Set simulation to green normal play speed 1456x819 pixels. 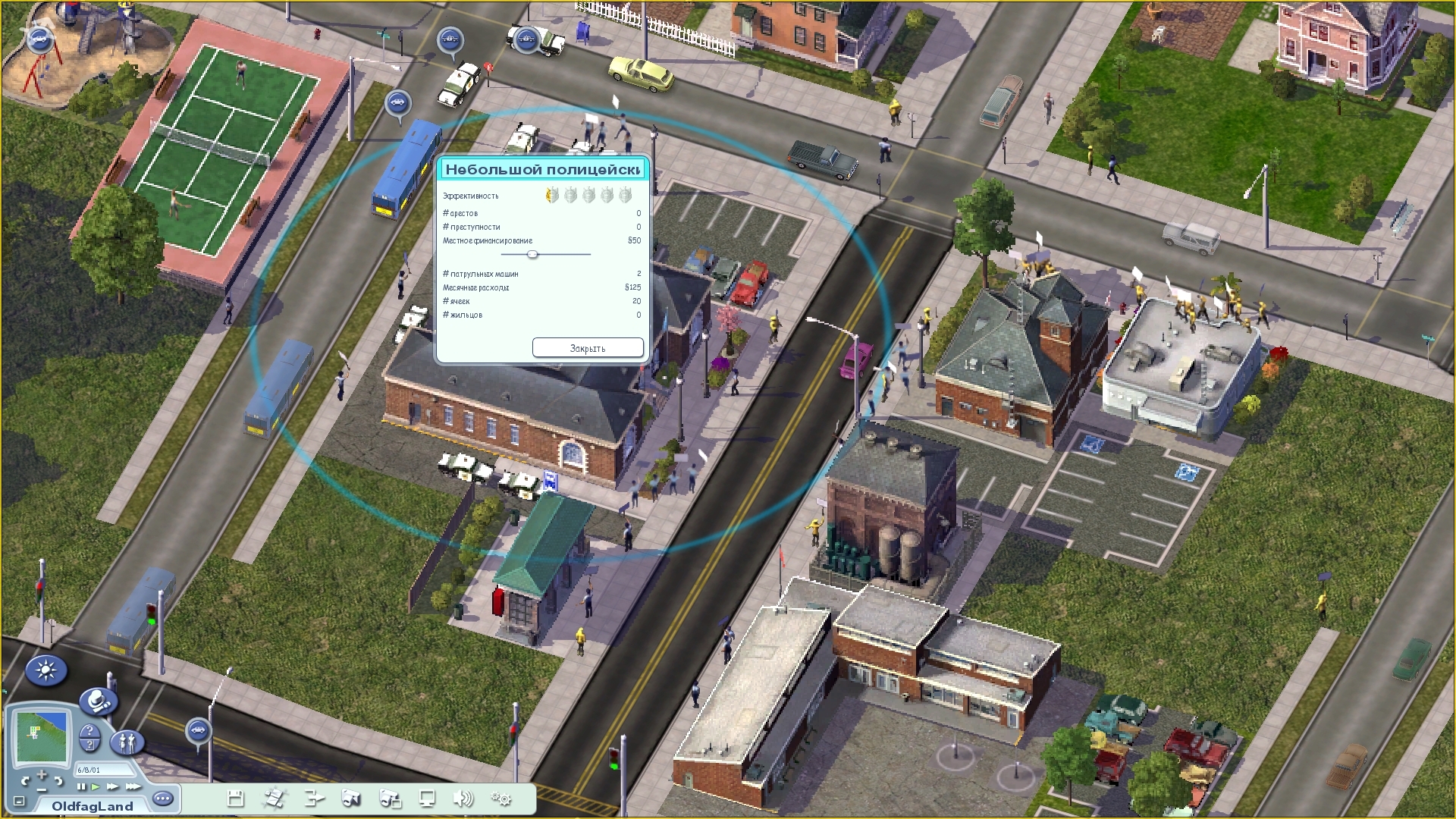tap(96, 786)
